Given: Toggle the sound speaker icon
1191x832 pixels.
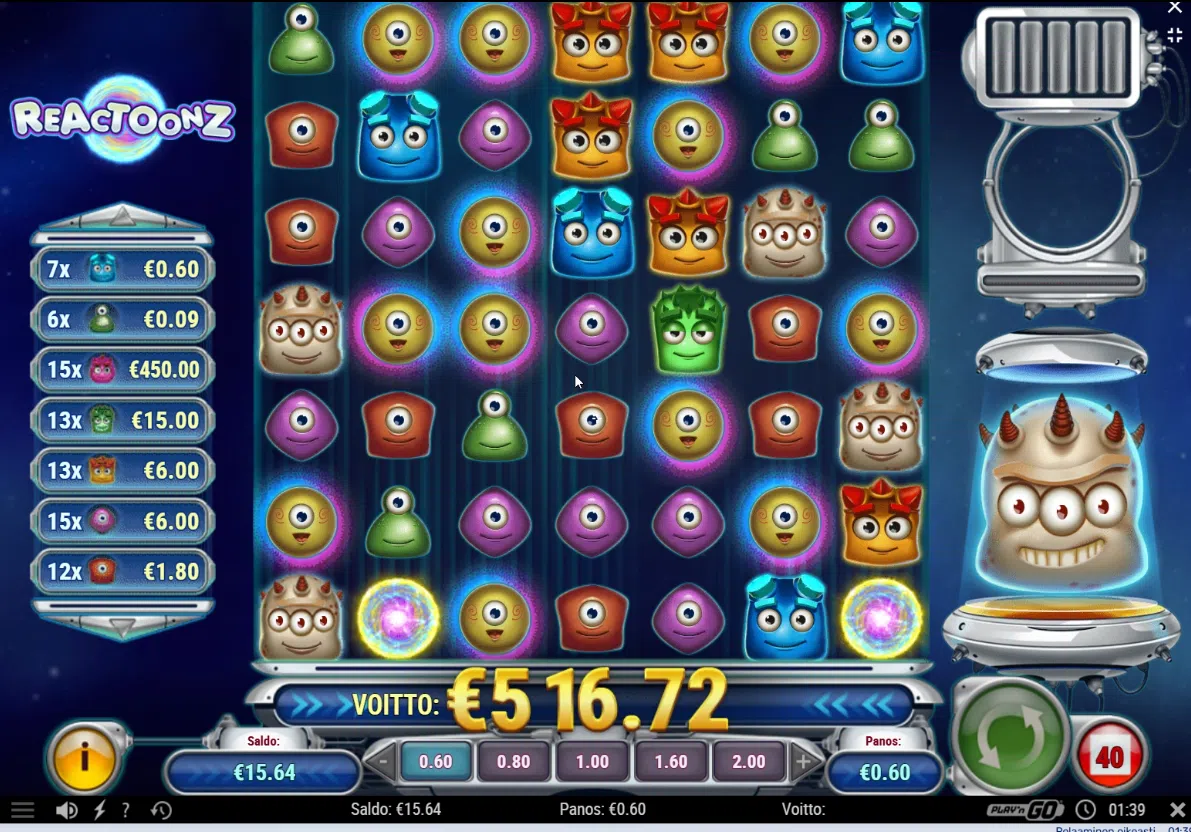Looking at the screenshot, I should click(x=68, y=810).
